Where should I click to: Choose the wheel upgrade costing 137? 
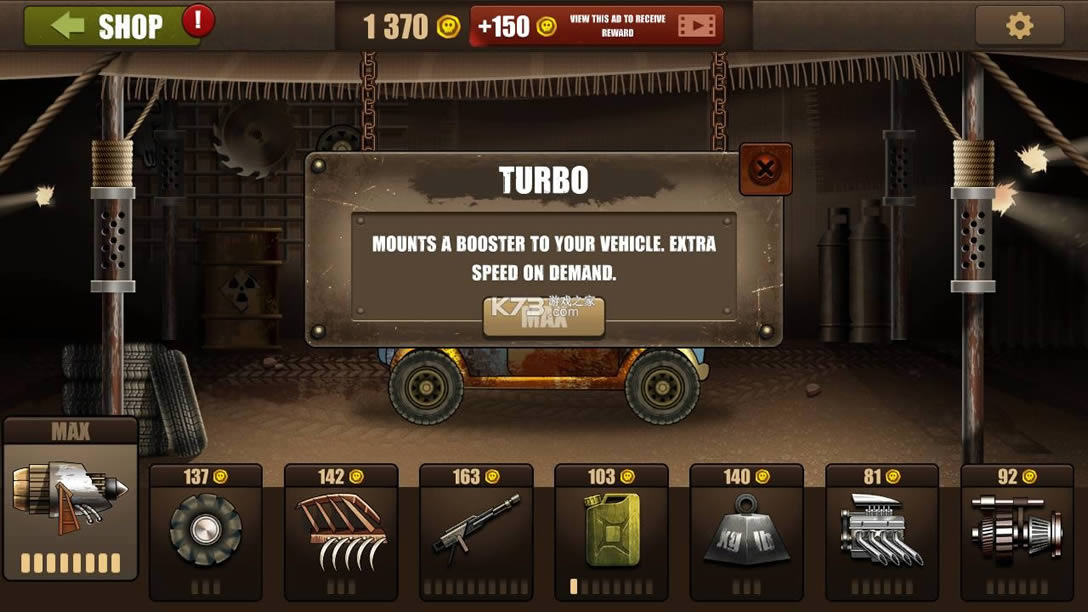coord(205,530)
